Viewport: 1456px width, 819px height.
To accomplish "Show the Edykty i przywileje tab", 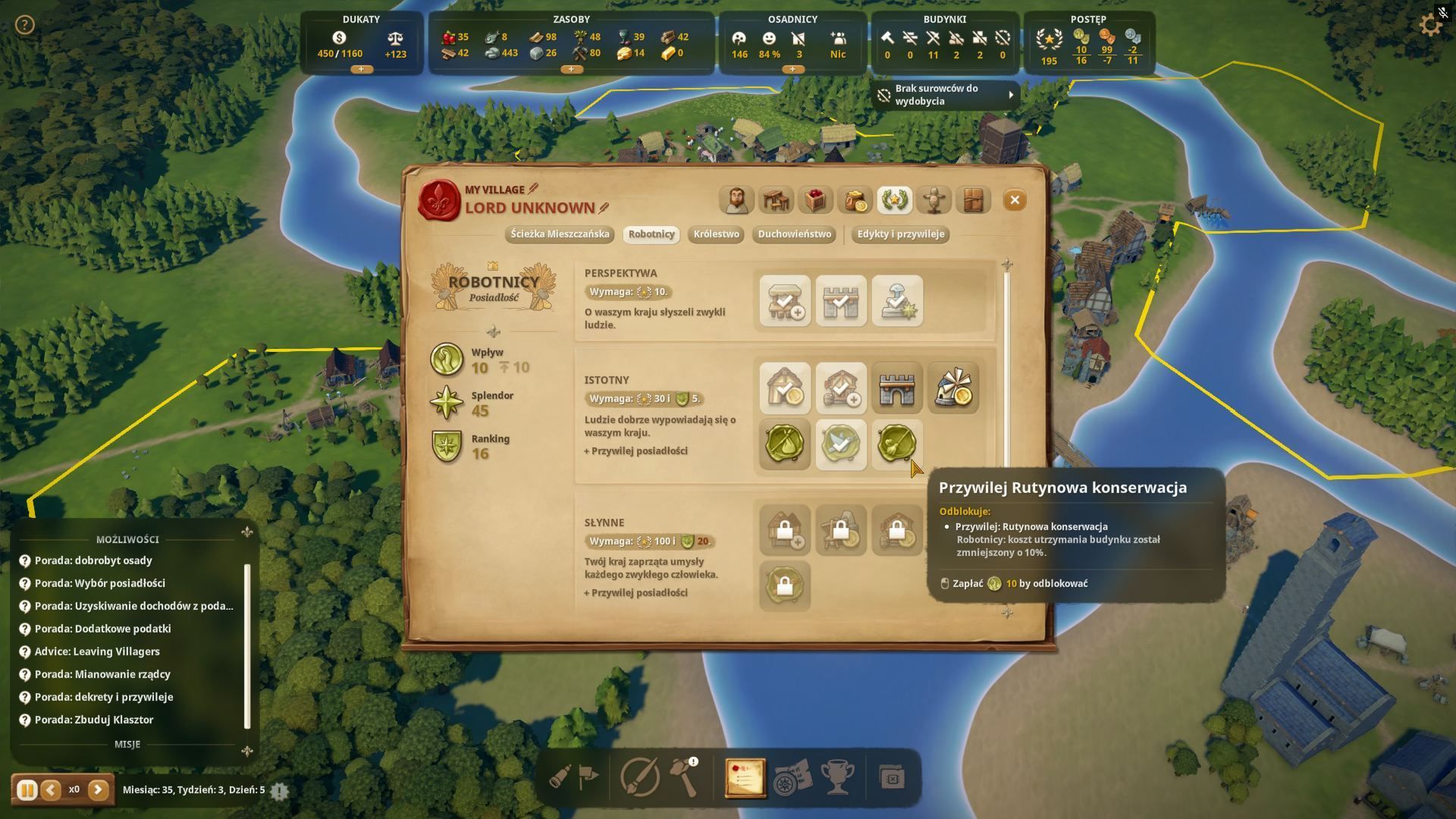I will coord(900,234).
